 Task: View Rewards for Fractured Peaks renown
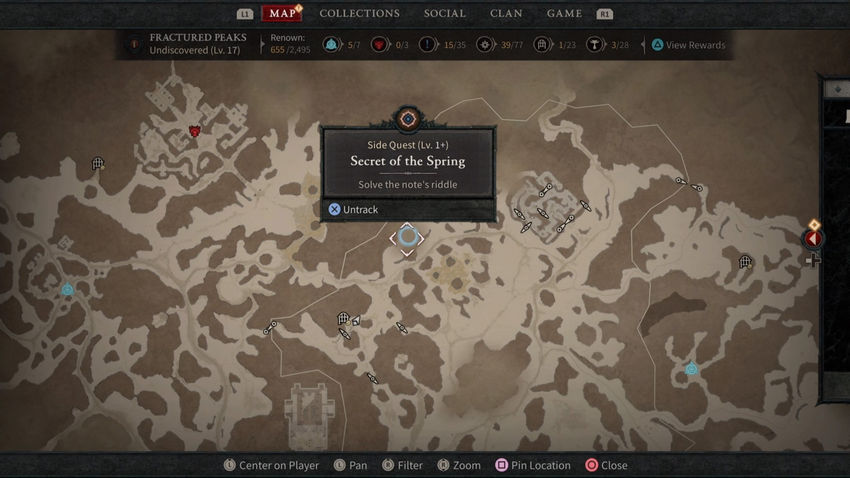coord(687,45)
